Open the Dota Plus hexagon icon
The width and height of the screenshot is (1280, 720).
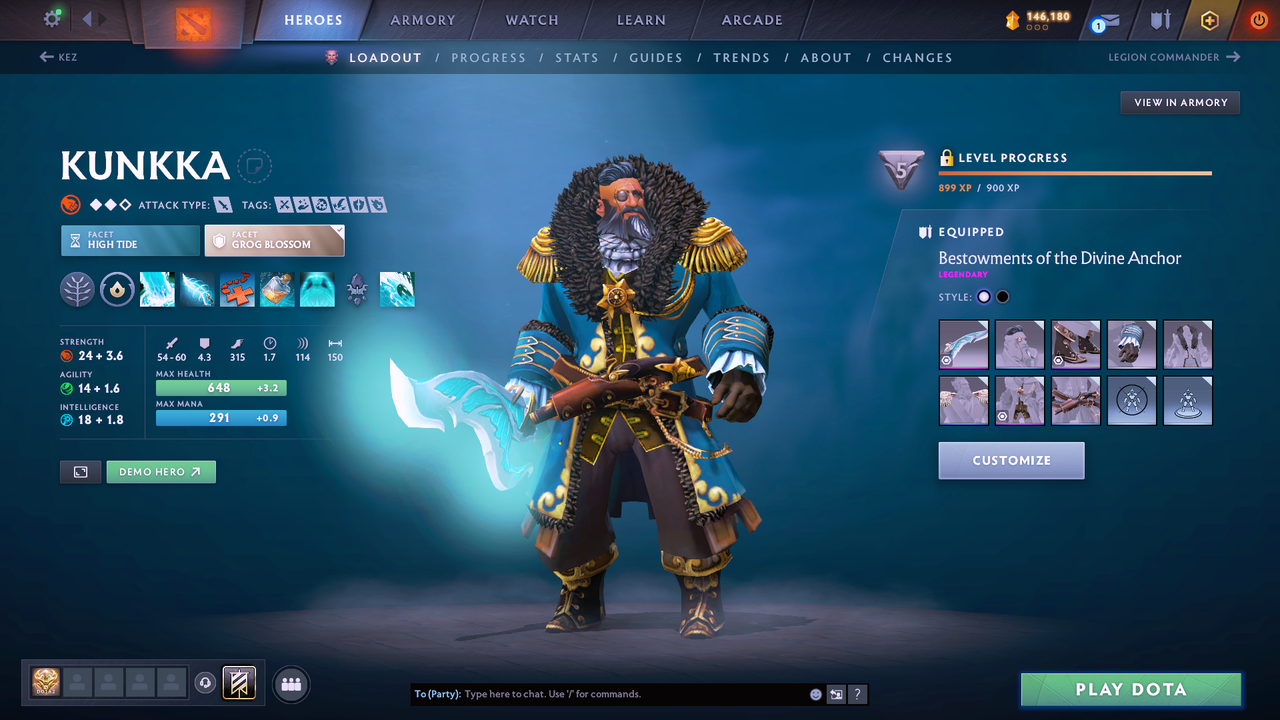click(1209, 19)
